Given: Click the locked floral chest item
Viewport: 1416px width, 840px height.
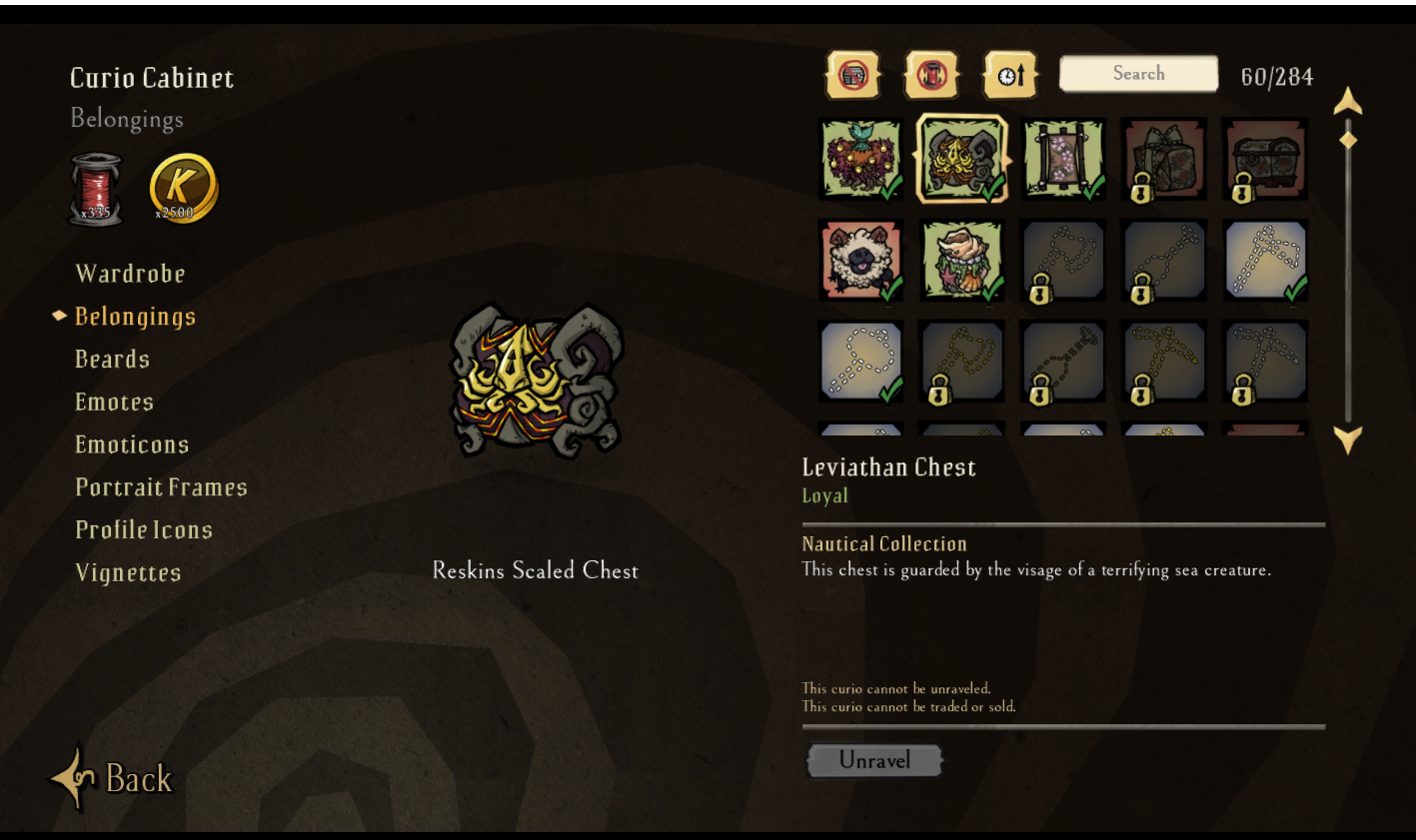Looking at the screenshot, I should [x=1264, y=158].
